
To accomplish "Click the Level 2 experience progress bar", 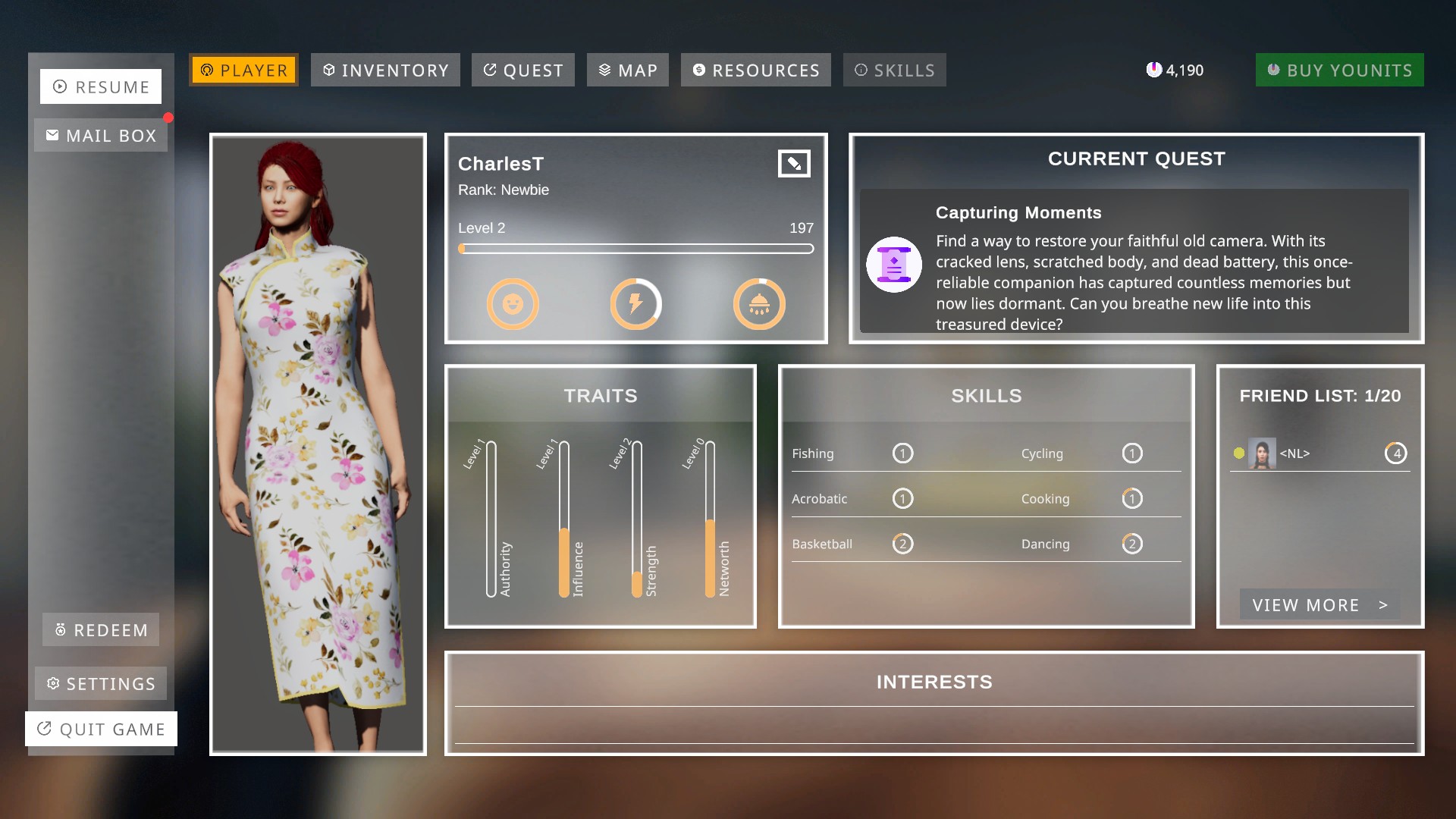I will click(x=635, y=248).
